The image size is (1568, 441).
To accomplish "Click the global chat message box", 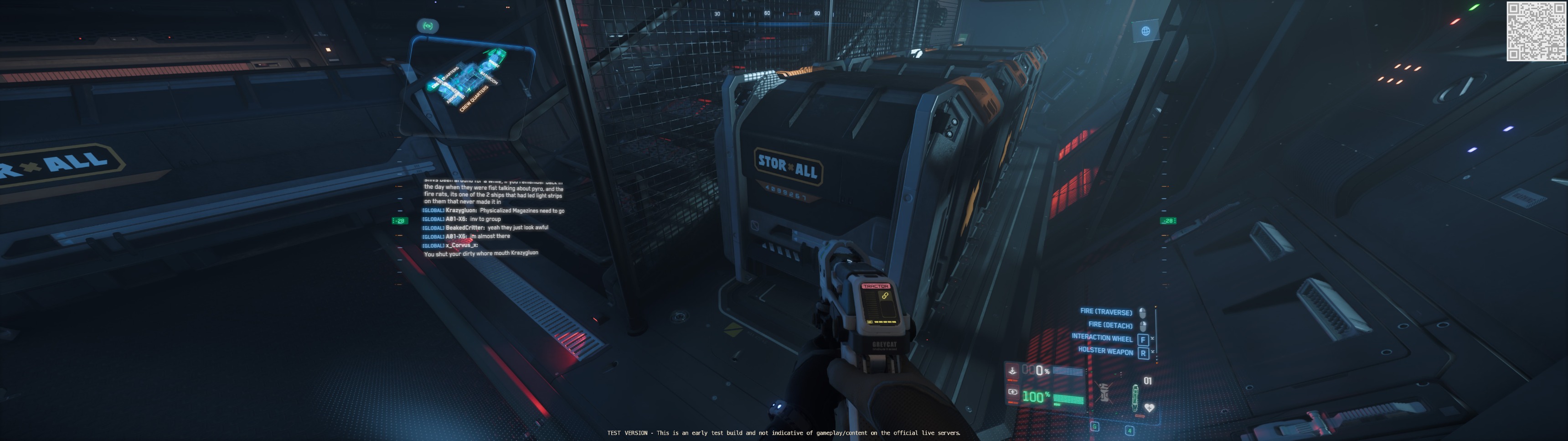I will click(x=493, y=218).
